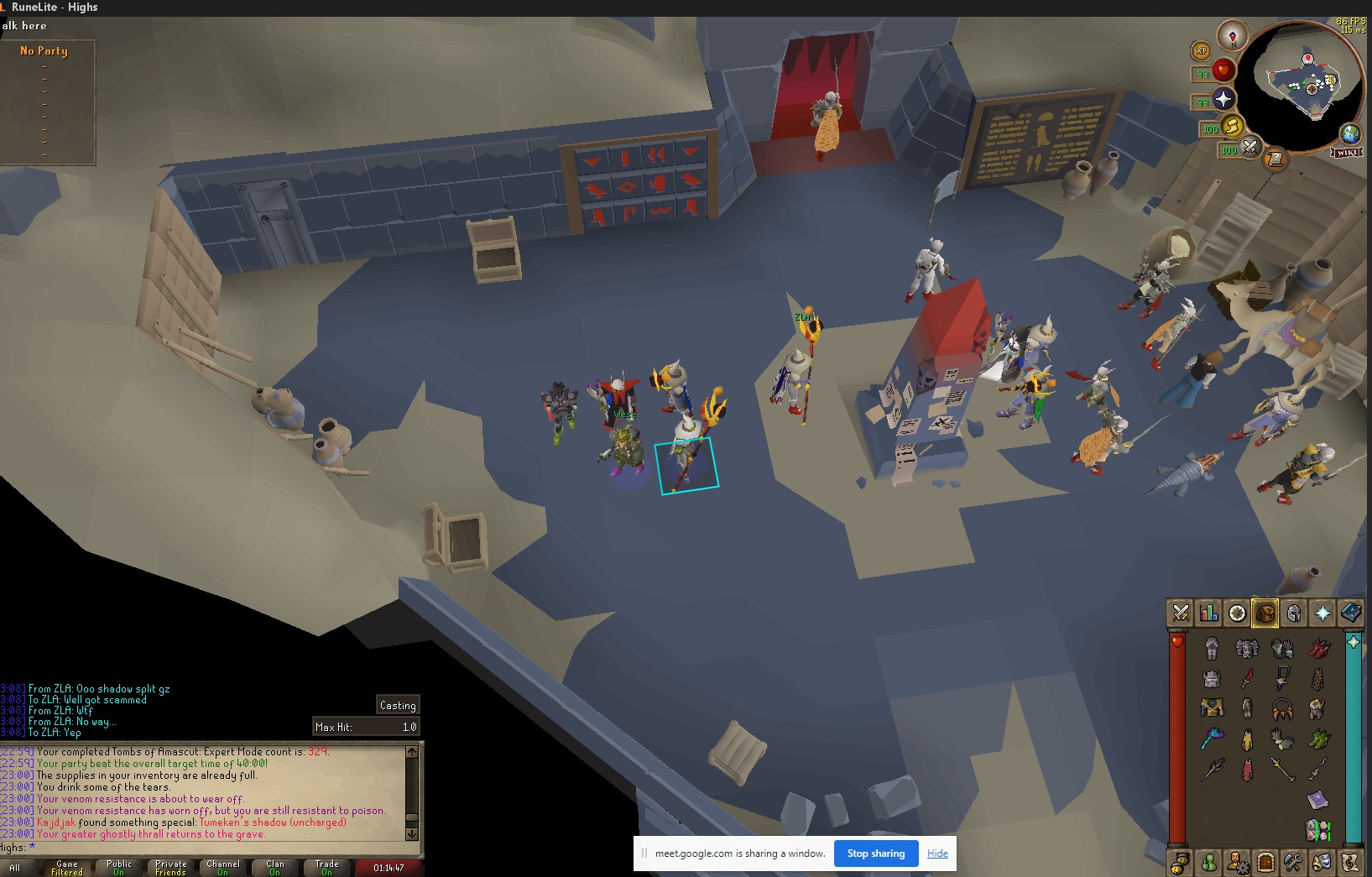Click Stop sharing in the overlay
1372x877 pixels.
pyautogui.click(x=876, y=854)
